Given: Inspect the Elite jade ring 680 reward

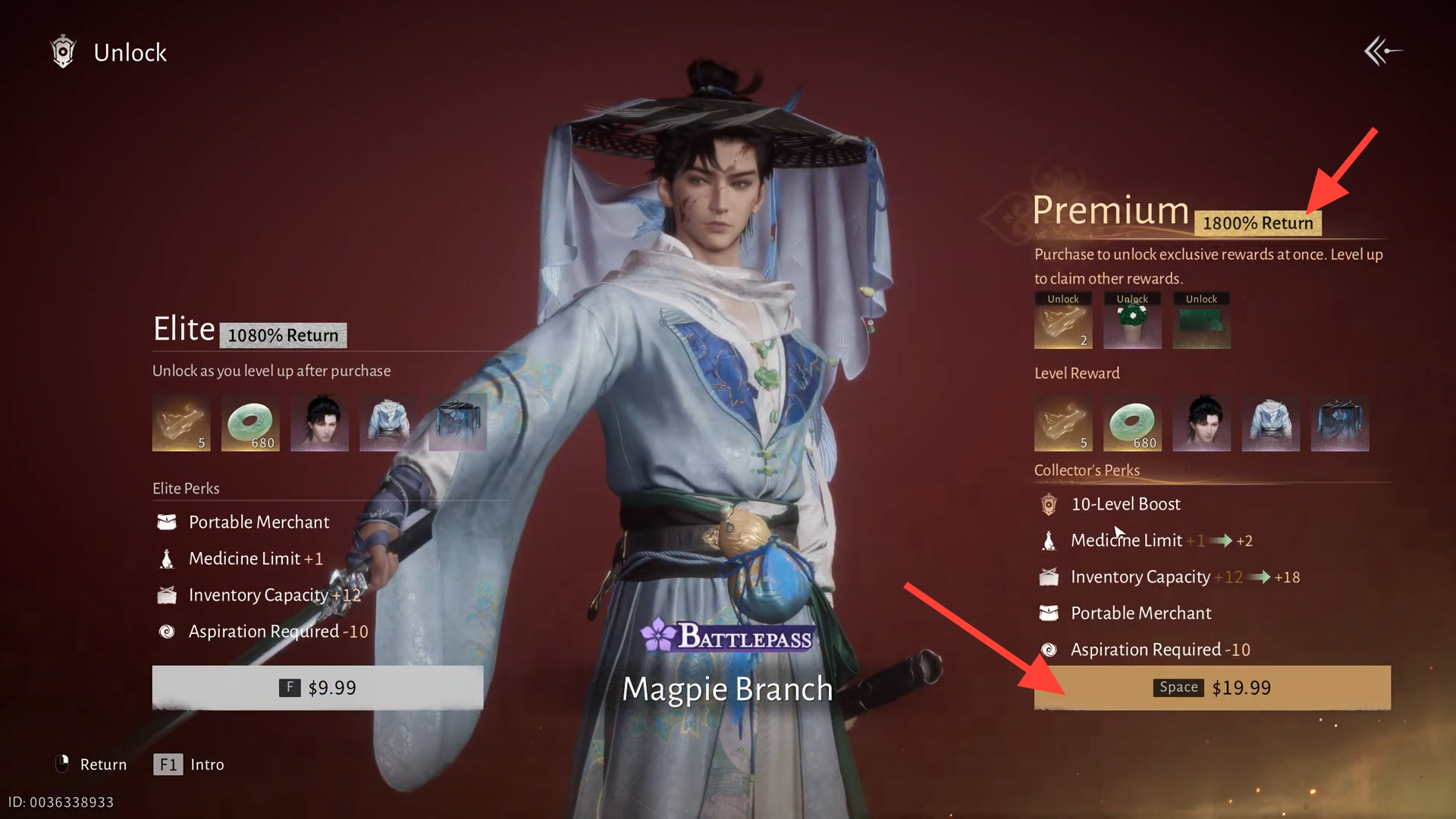Looking at the screenshot, I should pyautogui.click(x=250, y=422).
